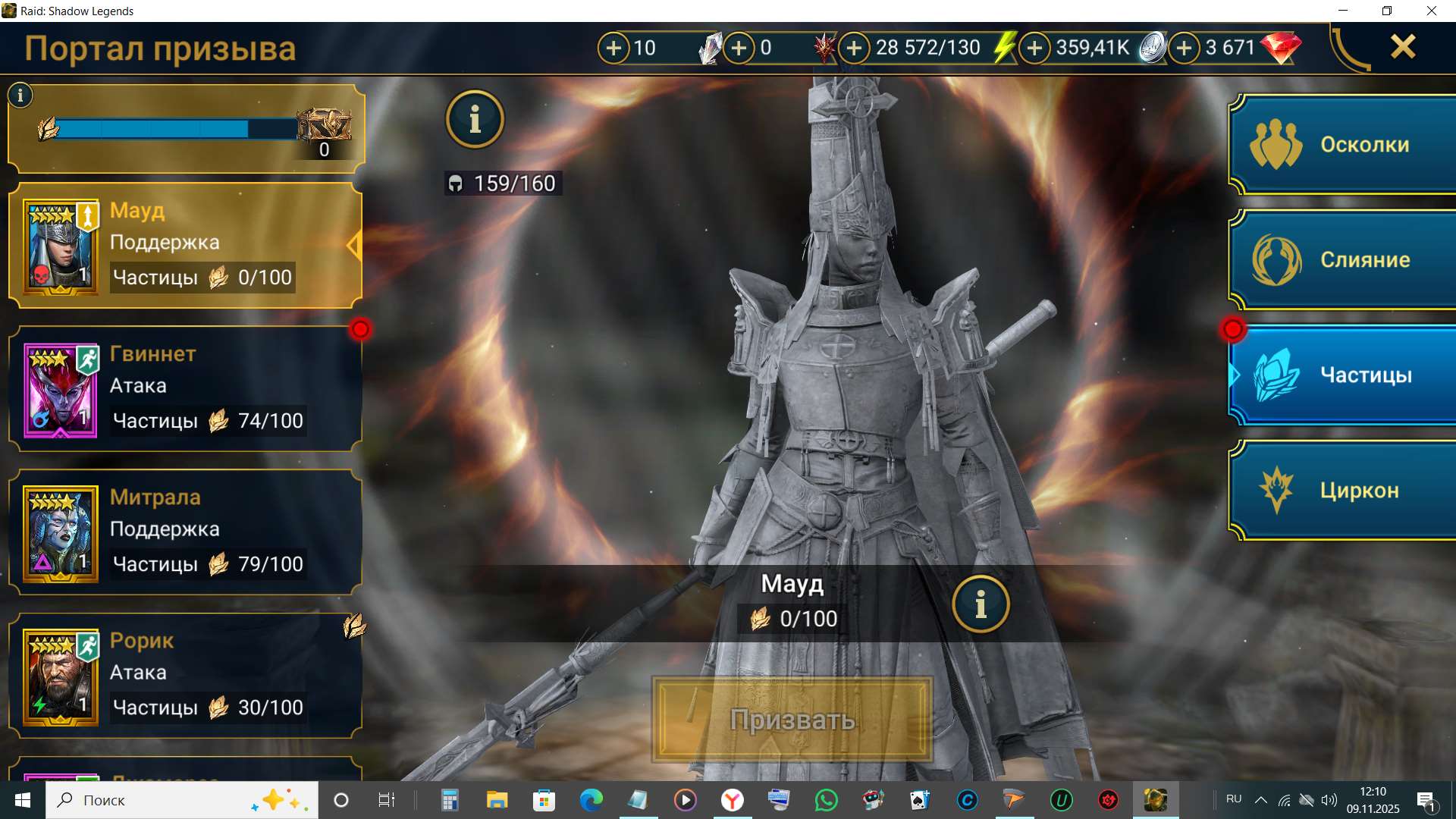Minimize the Raid: Shadow Legends window

click(x=1343, y=11)
